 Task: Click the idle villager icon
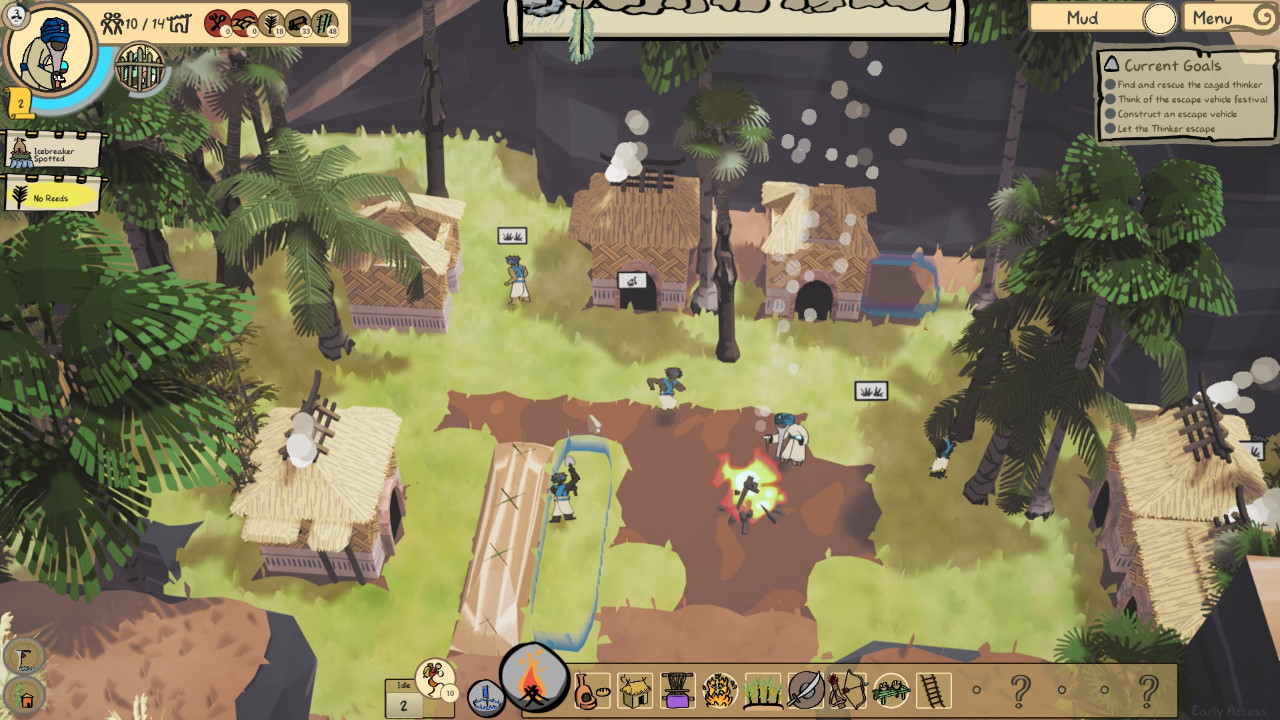[x=435, y=679]
